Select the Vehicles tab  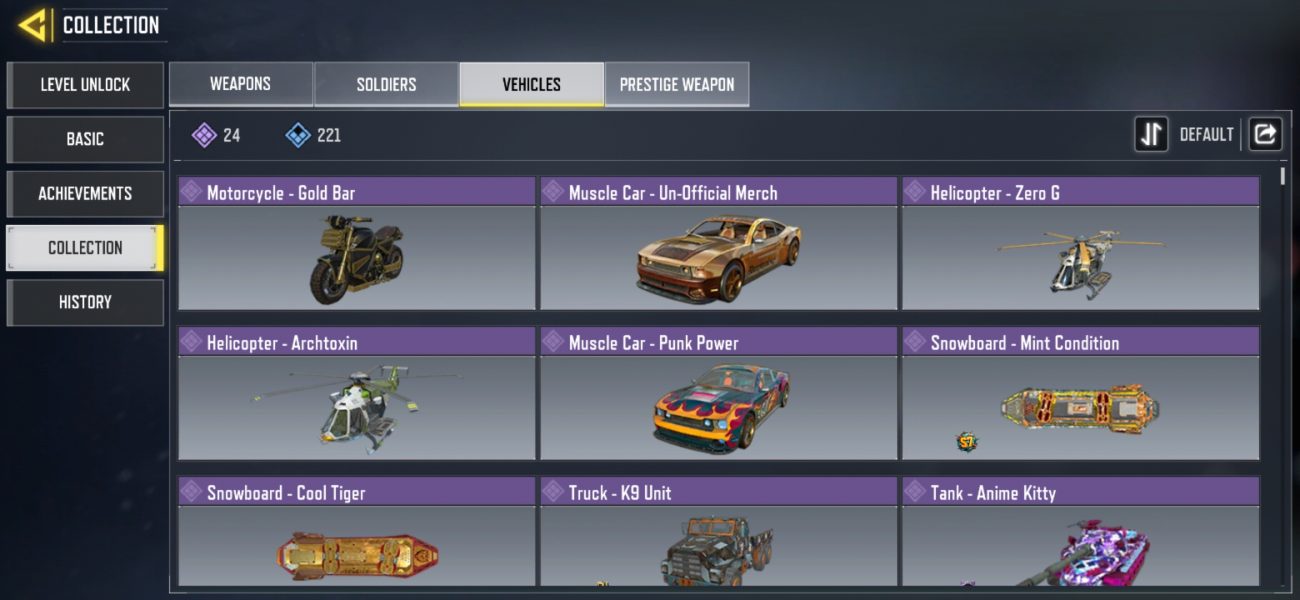point(531,84)
